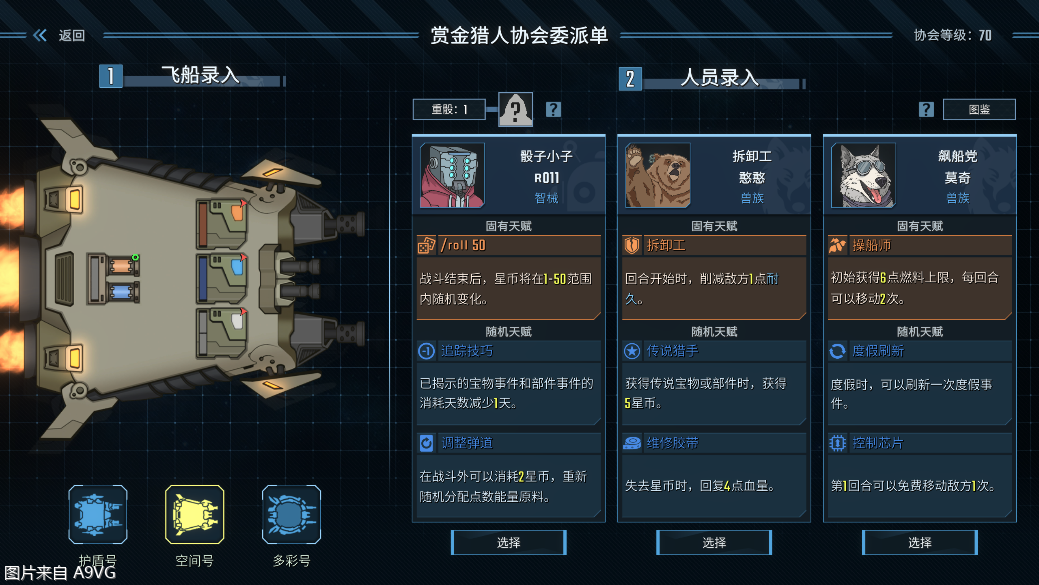The height and width of the screenshot is (585, 1039).
Task: Select crew member 骰子小子 R011
Action: coord(508,543)
